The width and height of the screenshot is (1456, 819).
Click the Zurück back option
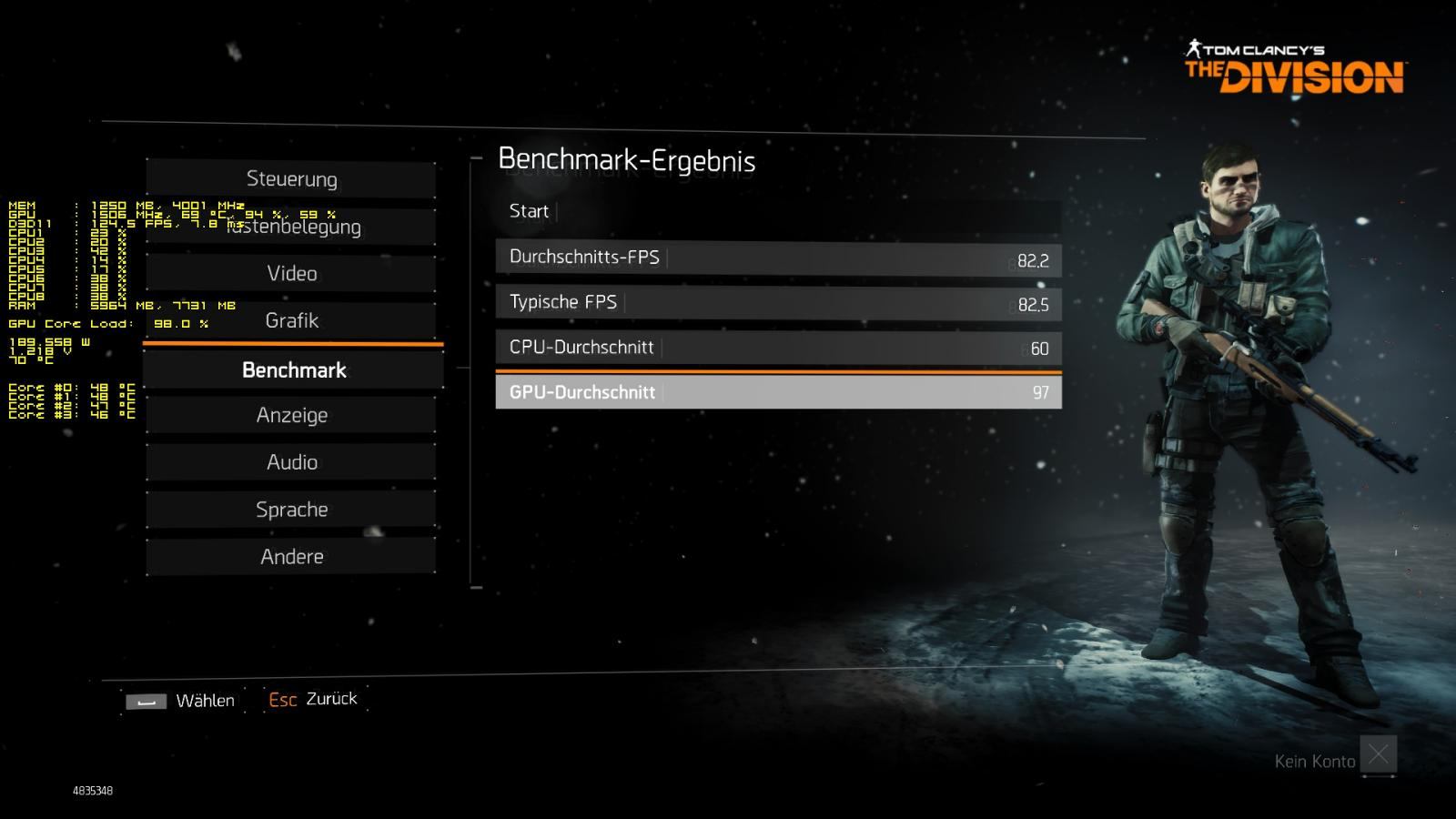click(313, 699)
